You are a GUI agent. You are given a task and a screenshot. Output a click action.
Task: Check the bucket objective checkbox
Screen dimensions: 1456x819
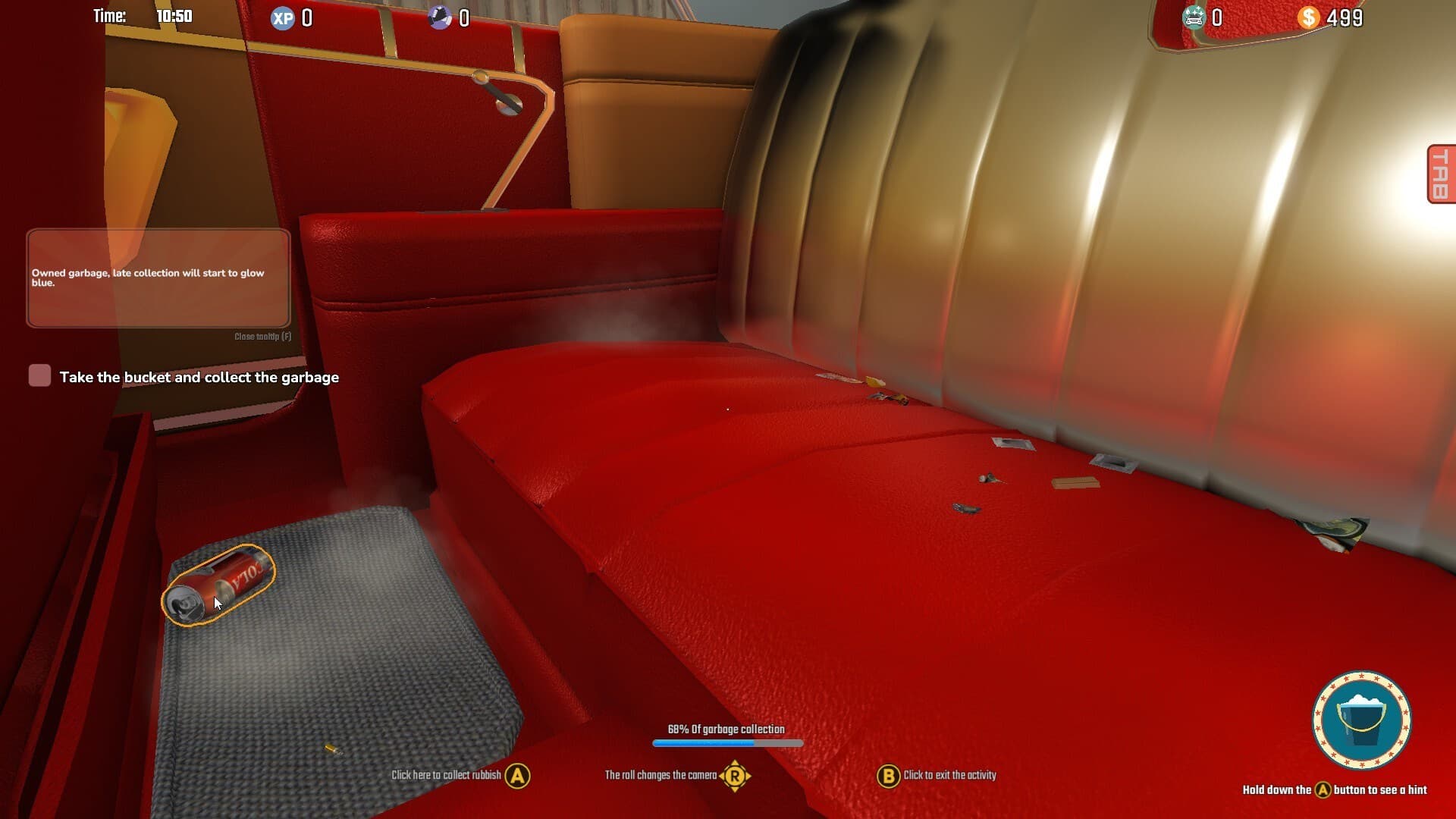click(38, 375)
